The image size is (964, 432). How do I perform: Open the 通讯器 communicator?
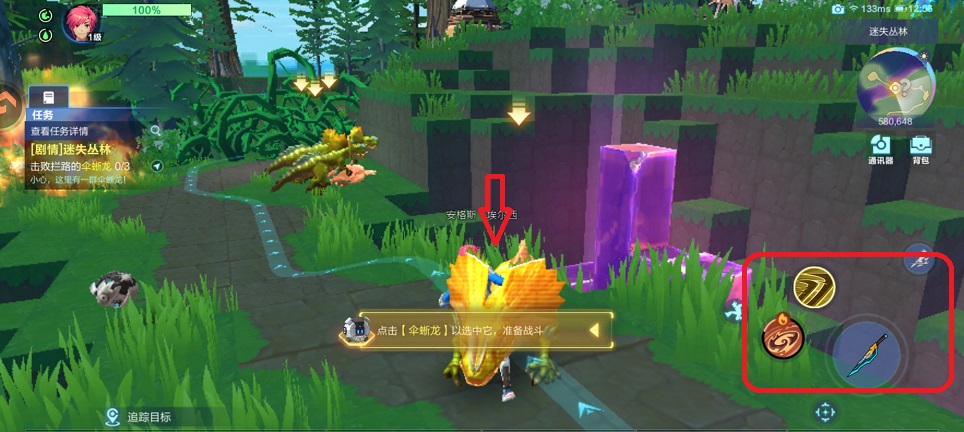tap(881, 150)
